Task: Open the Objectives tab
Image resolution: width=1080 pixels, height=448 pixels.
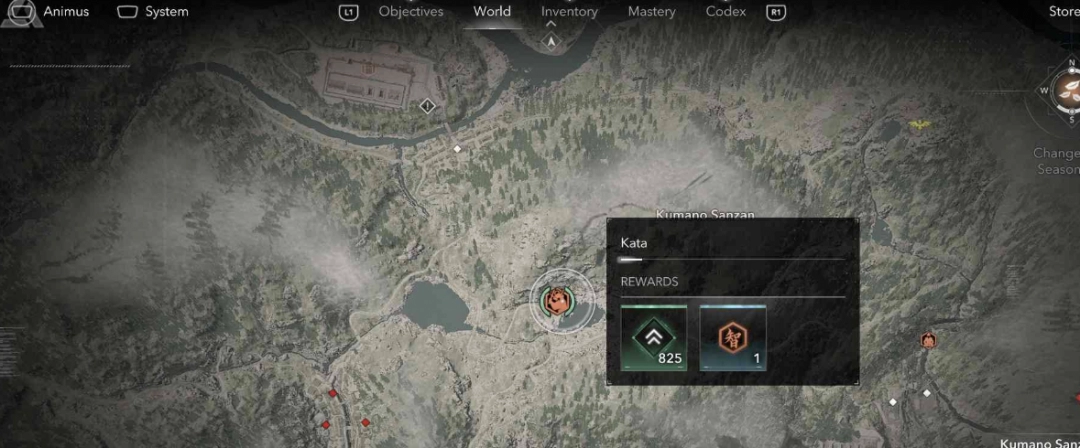Action: pos(410,12)
